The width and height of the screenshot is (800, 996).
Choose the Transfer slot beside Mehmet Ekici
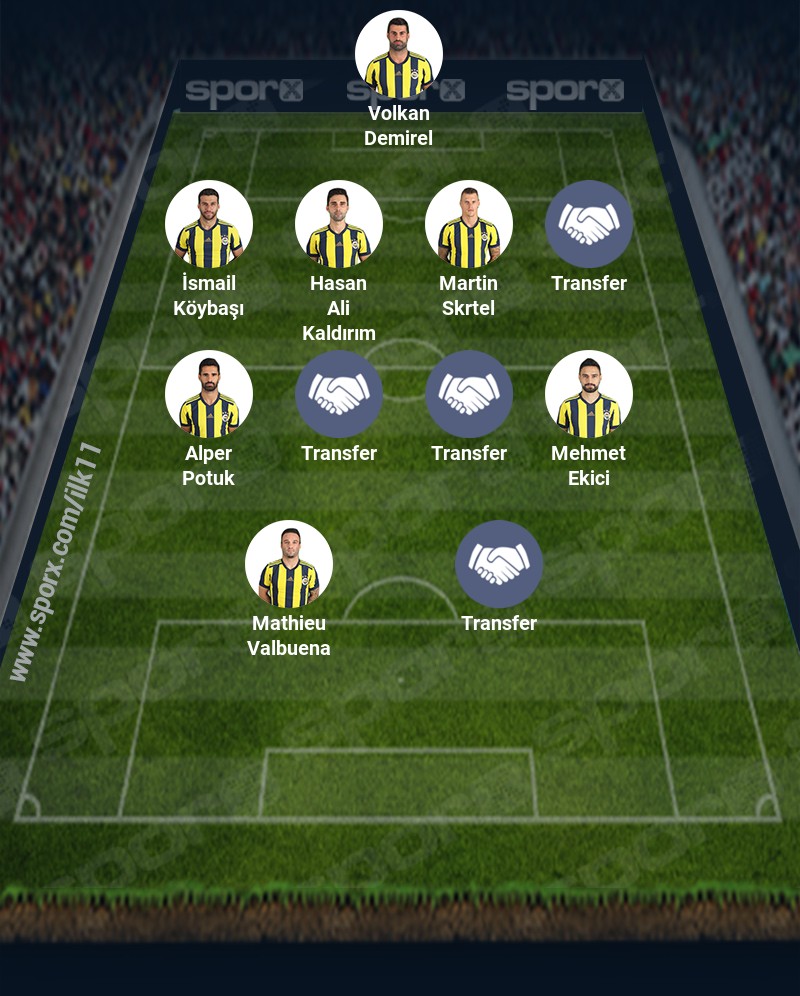(x=469, y=394)
